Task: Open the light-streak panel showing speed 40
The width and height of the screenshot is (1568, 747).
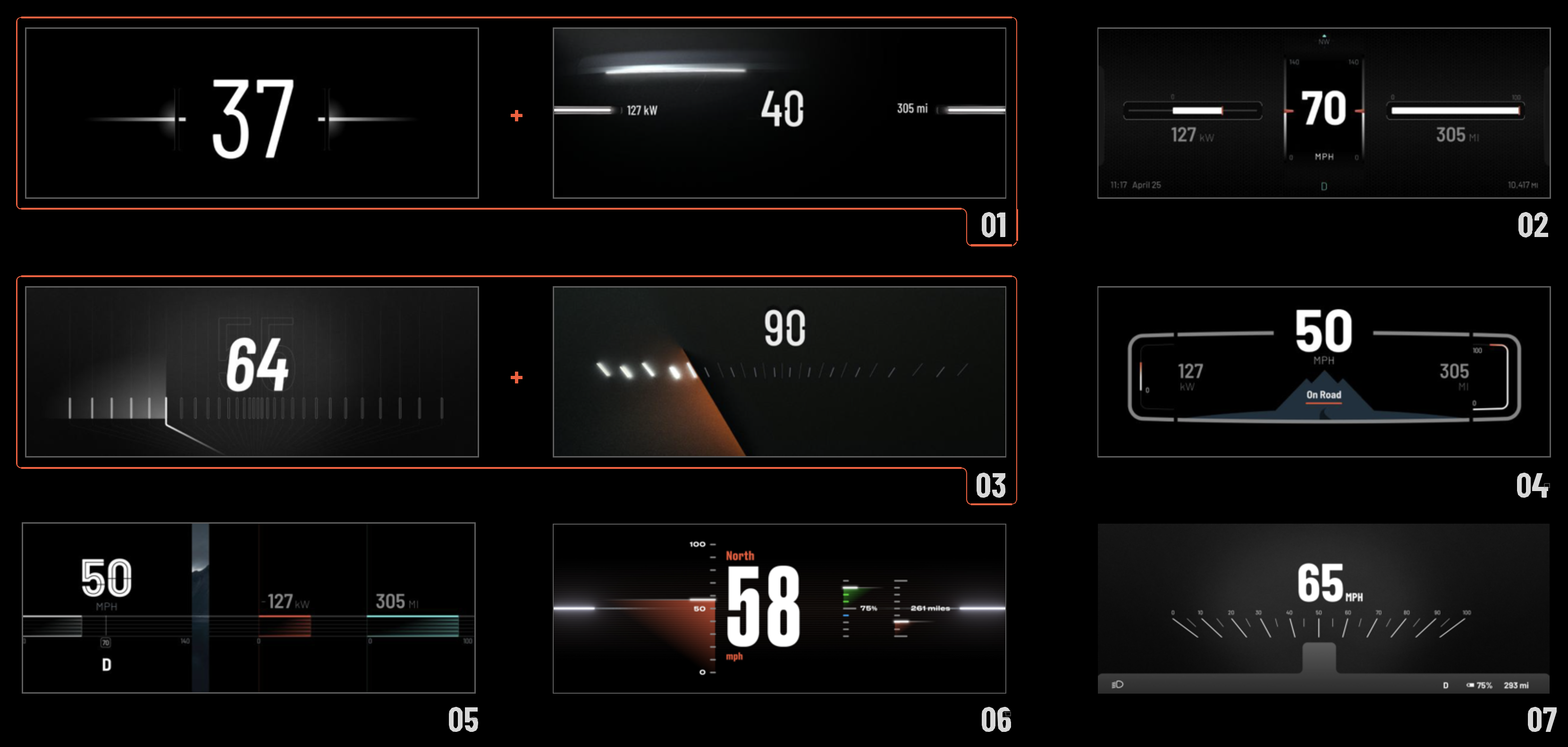Action: click(x=778, y=113)
